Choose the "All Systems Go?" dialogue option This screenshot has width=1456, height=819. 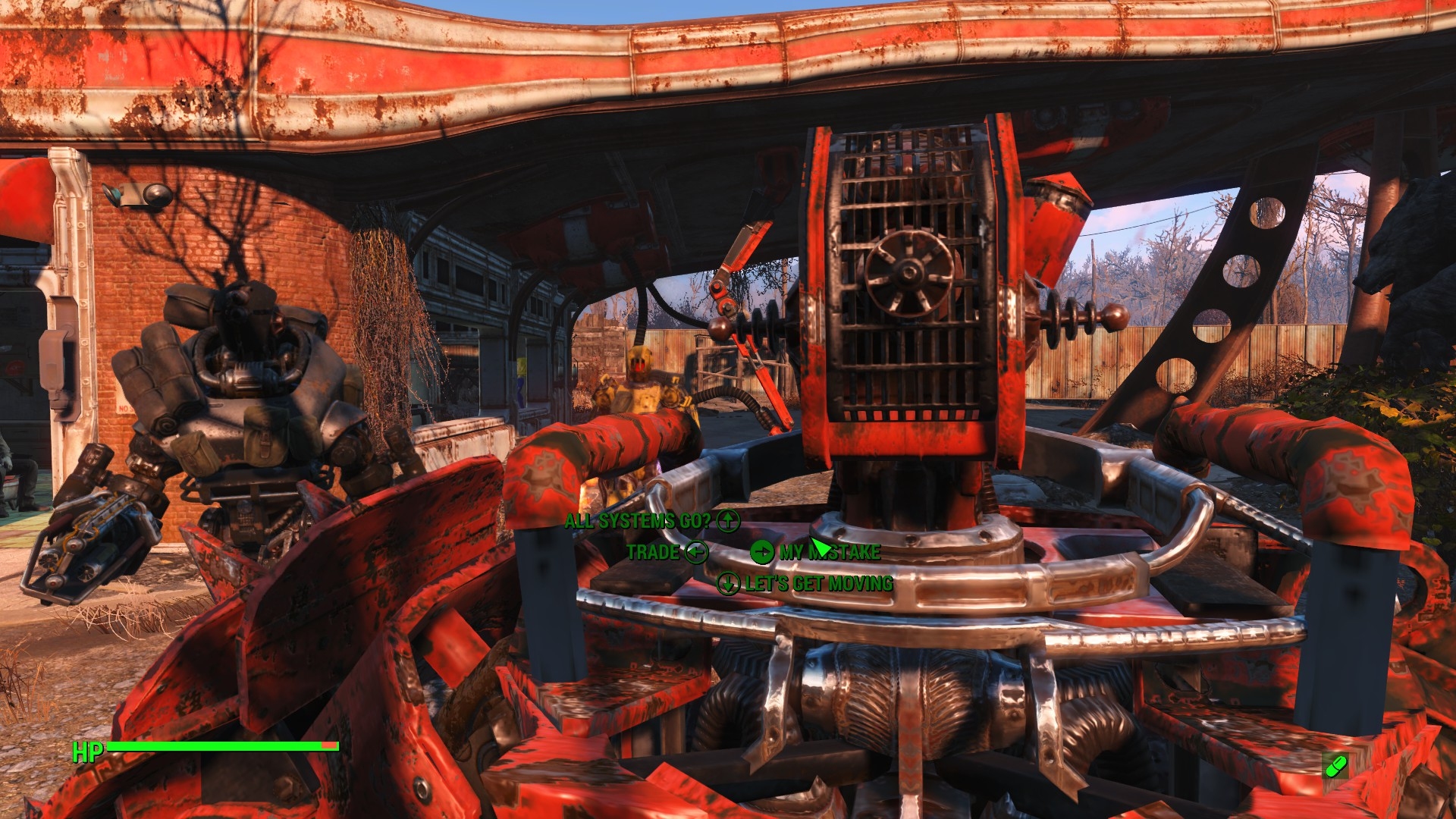click(x=639, y=521)
